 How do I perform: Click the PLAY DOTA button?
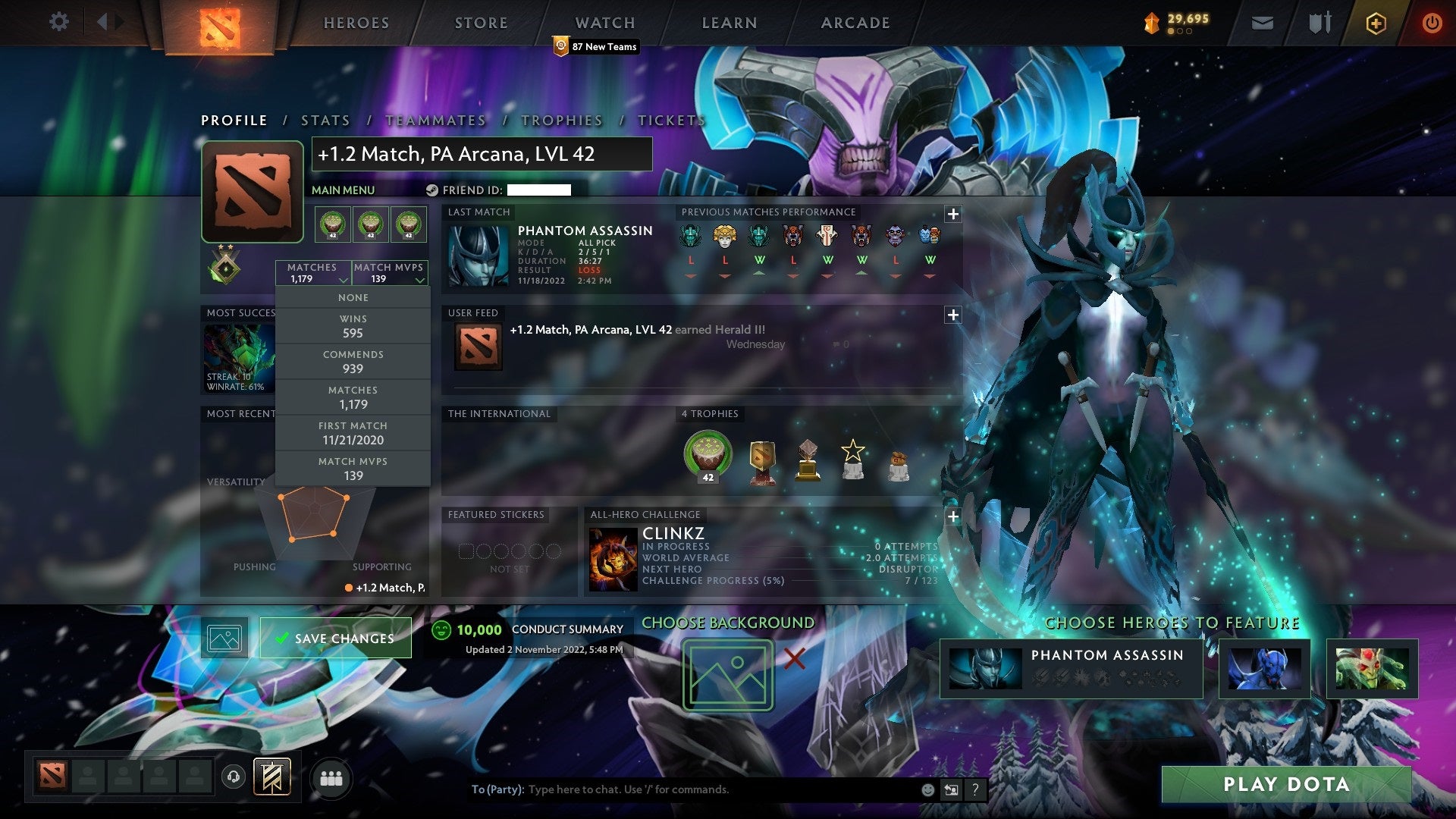click(1287, 785)
